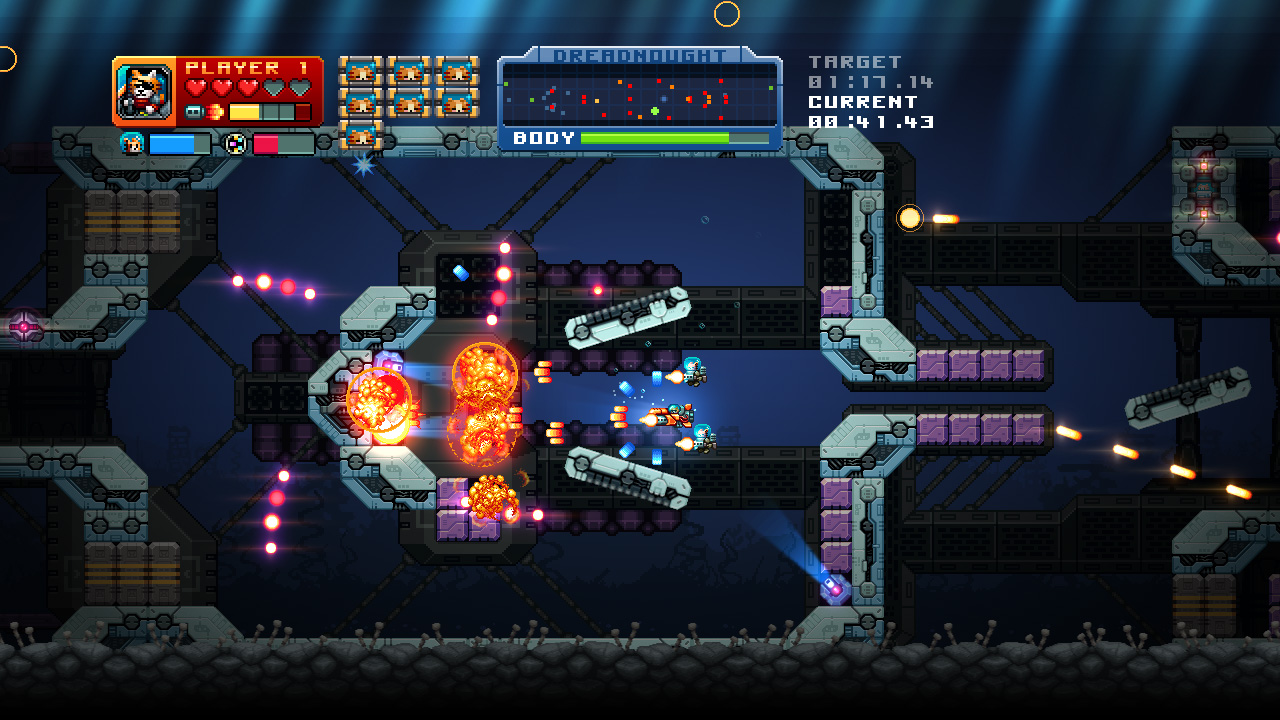Click the disco-ball power orb icon
The width and height of the screenshot is (1280, 720).
click(236, 143)
